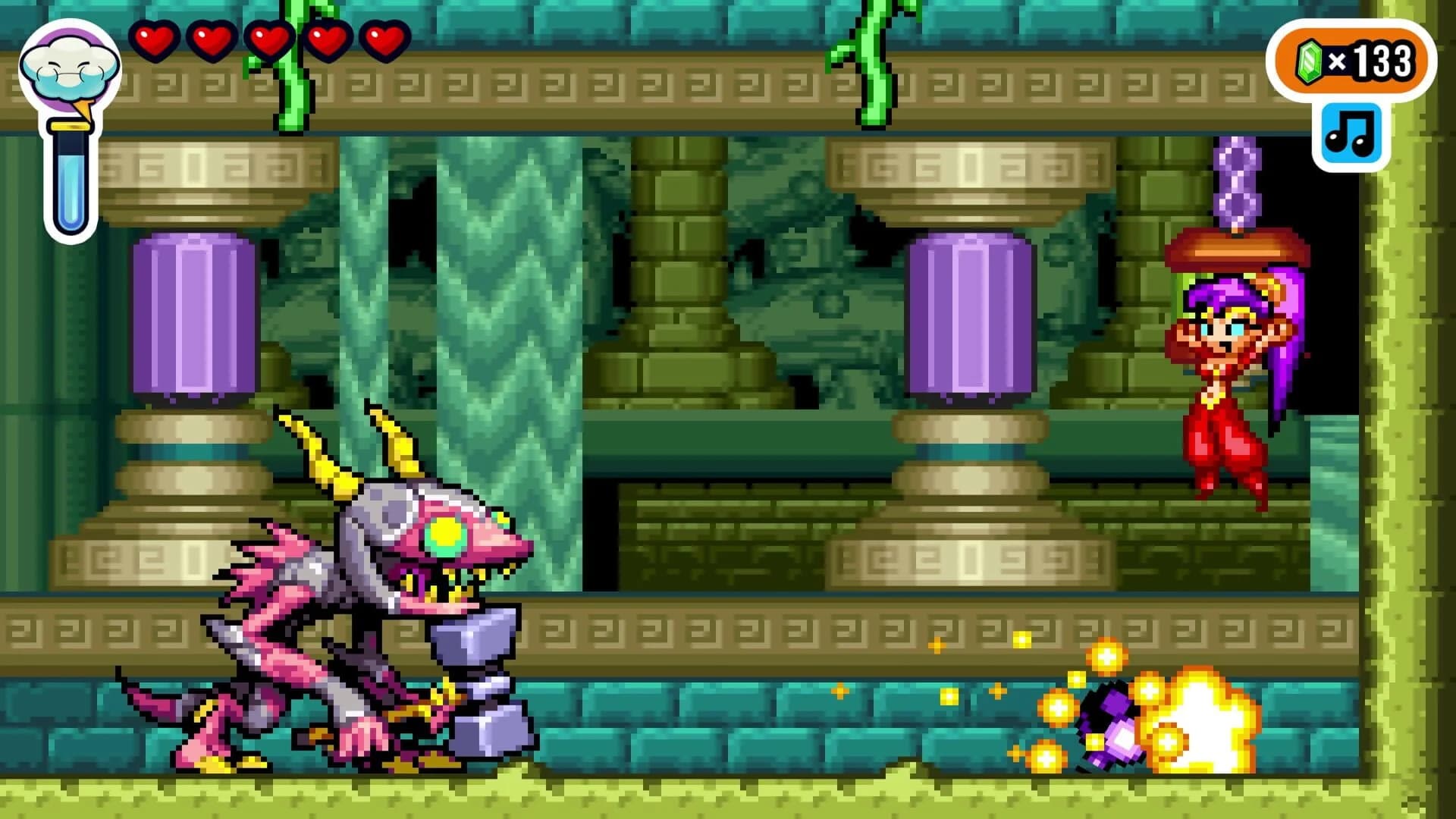Click the first heart in health bar
Screen dimensions: 1456x819
pyautogui.click(x=157, y=42)
